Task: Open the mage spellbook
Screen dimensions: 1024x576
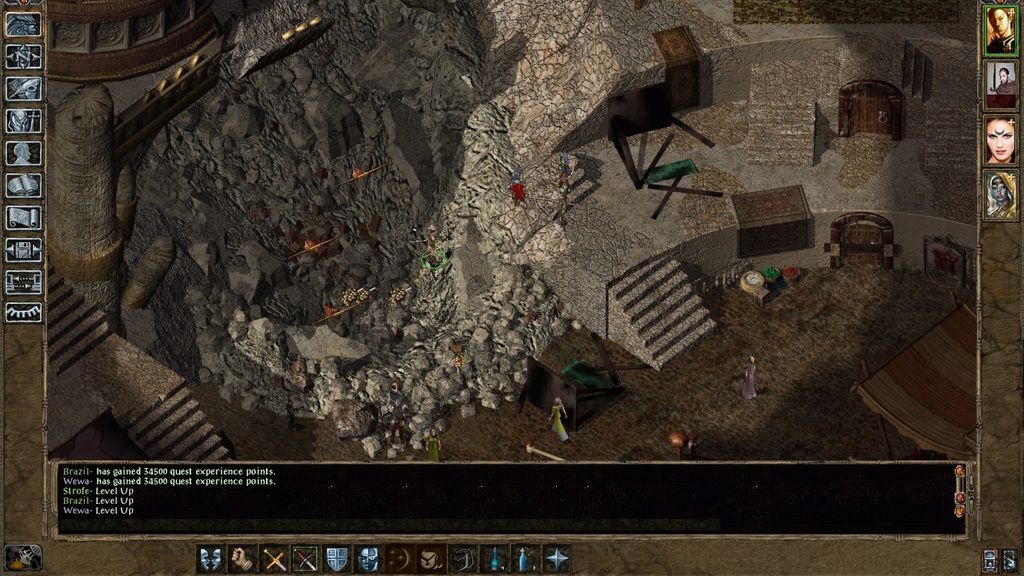Action: click(x=23, y=185)
